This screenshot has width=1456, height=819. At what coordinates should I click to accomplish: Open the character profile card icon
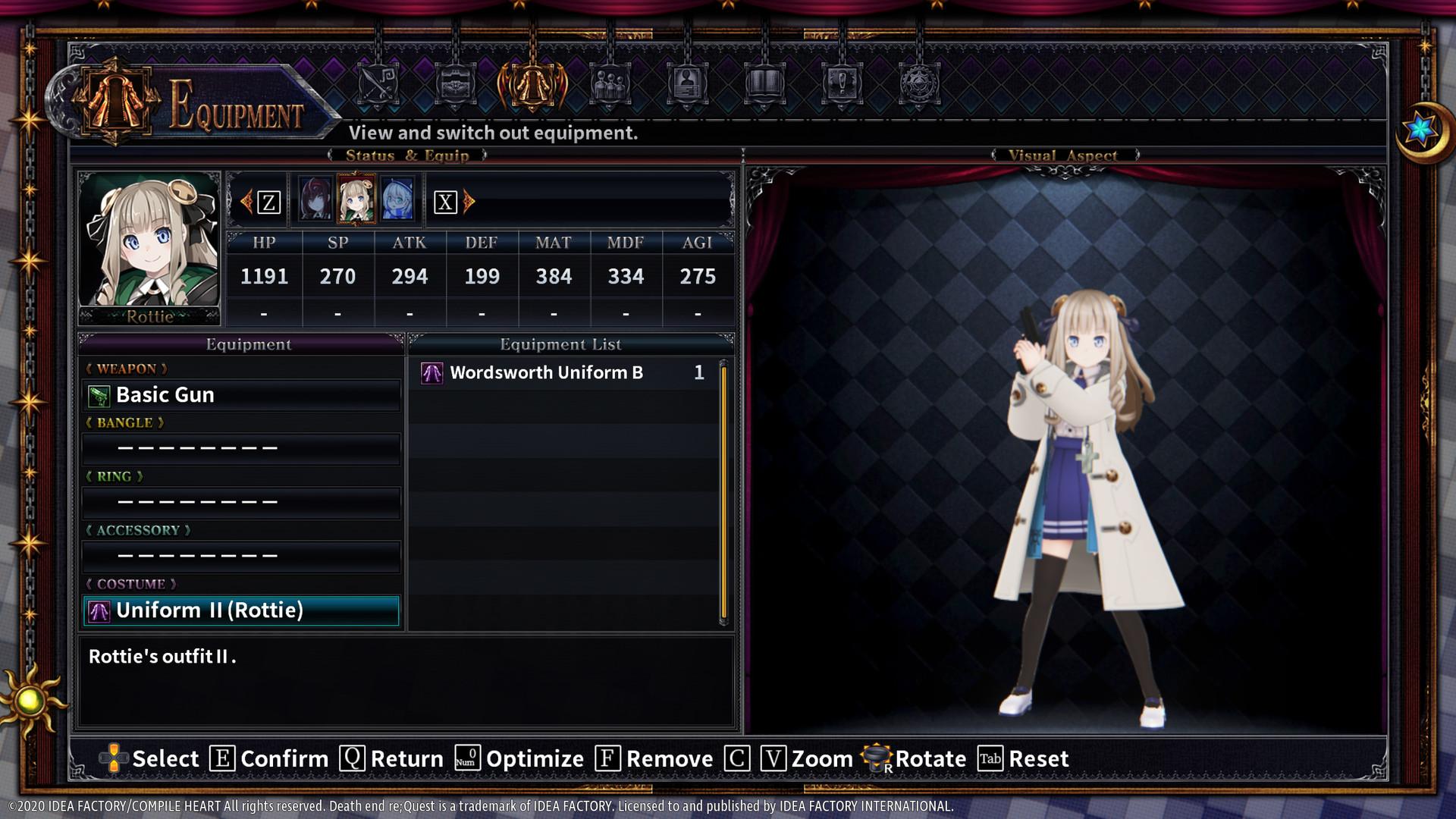(687, 85)
